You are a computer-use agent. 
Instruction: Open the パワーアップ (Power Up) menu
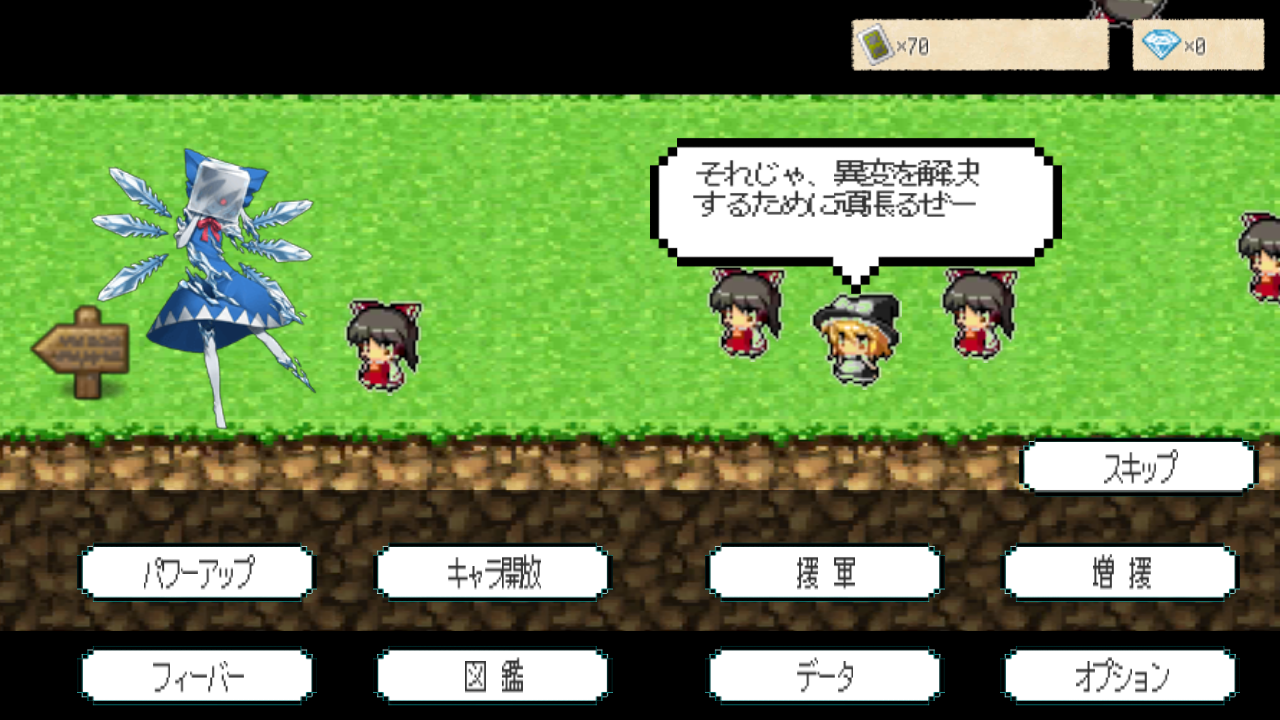point(197,573)
